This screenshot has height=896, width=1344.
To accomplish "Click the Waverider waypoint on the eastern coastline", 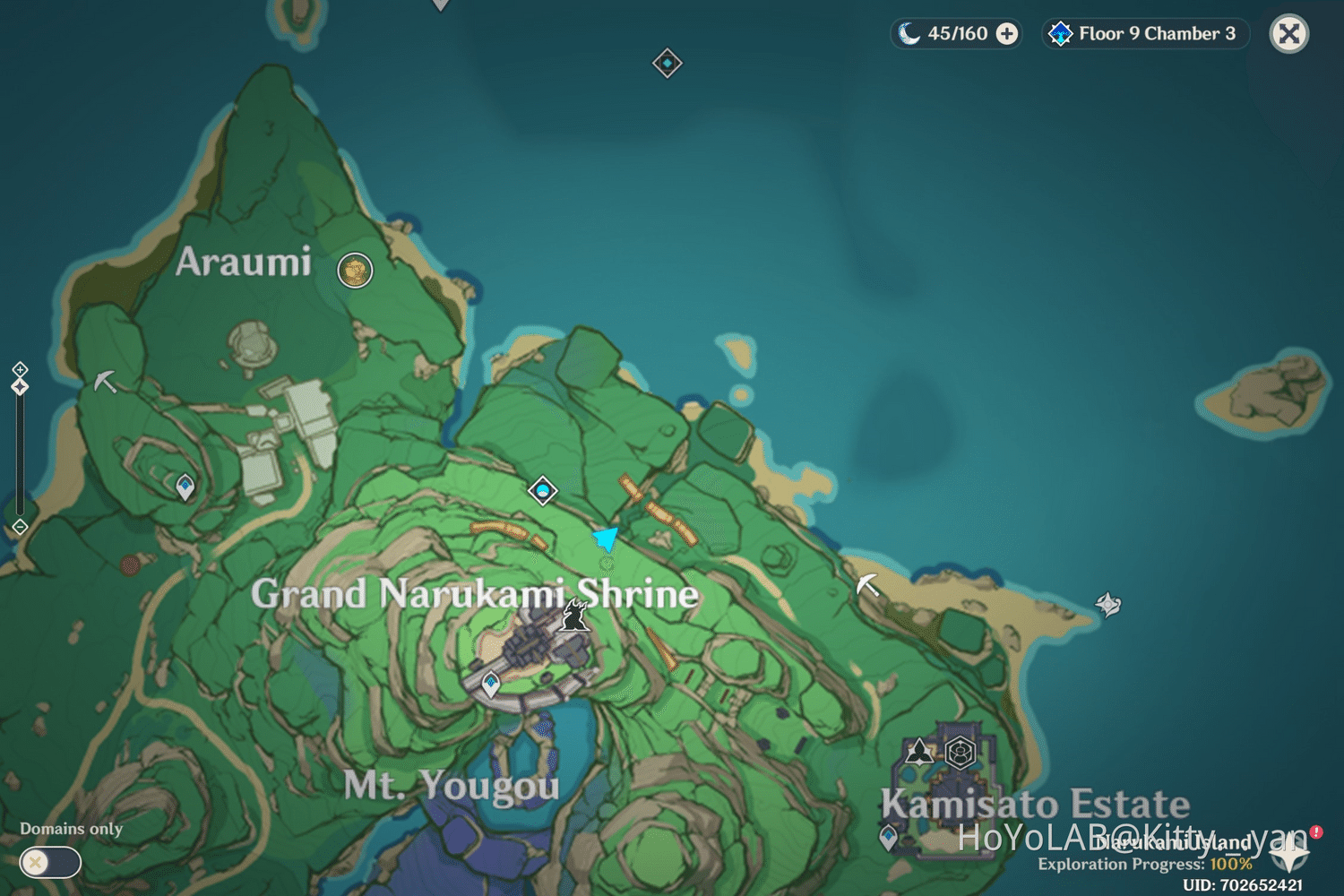I will (1110, 604).
